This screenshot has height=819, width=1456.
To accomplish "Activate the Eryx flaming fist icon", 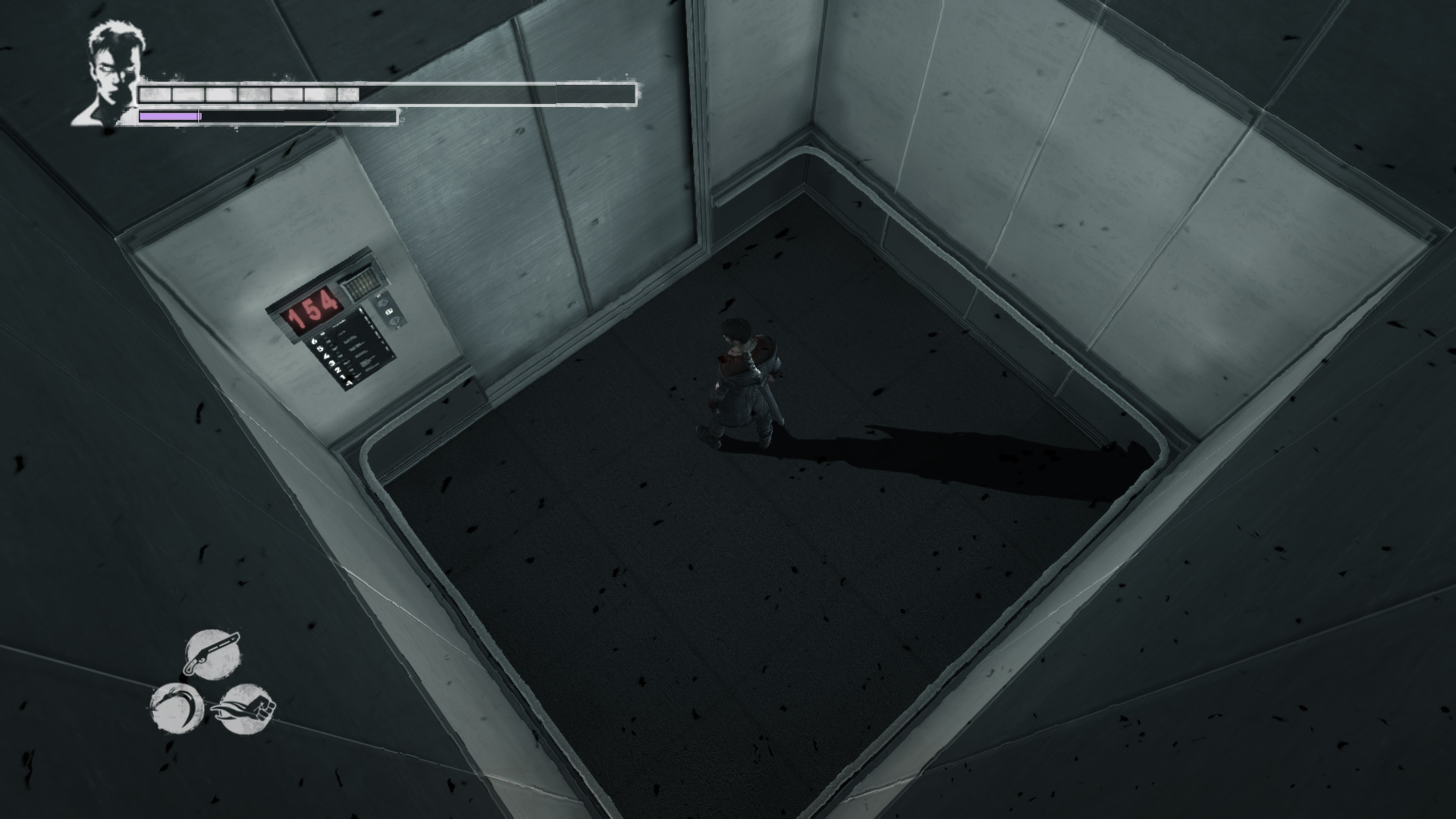I will [245, 708].
